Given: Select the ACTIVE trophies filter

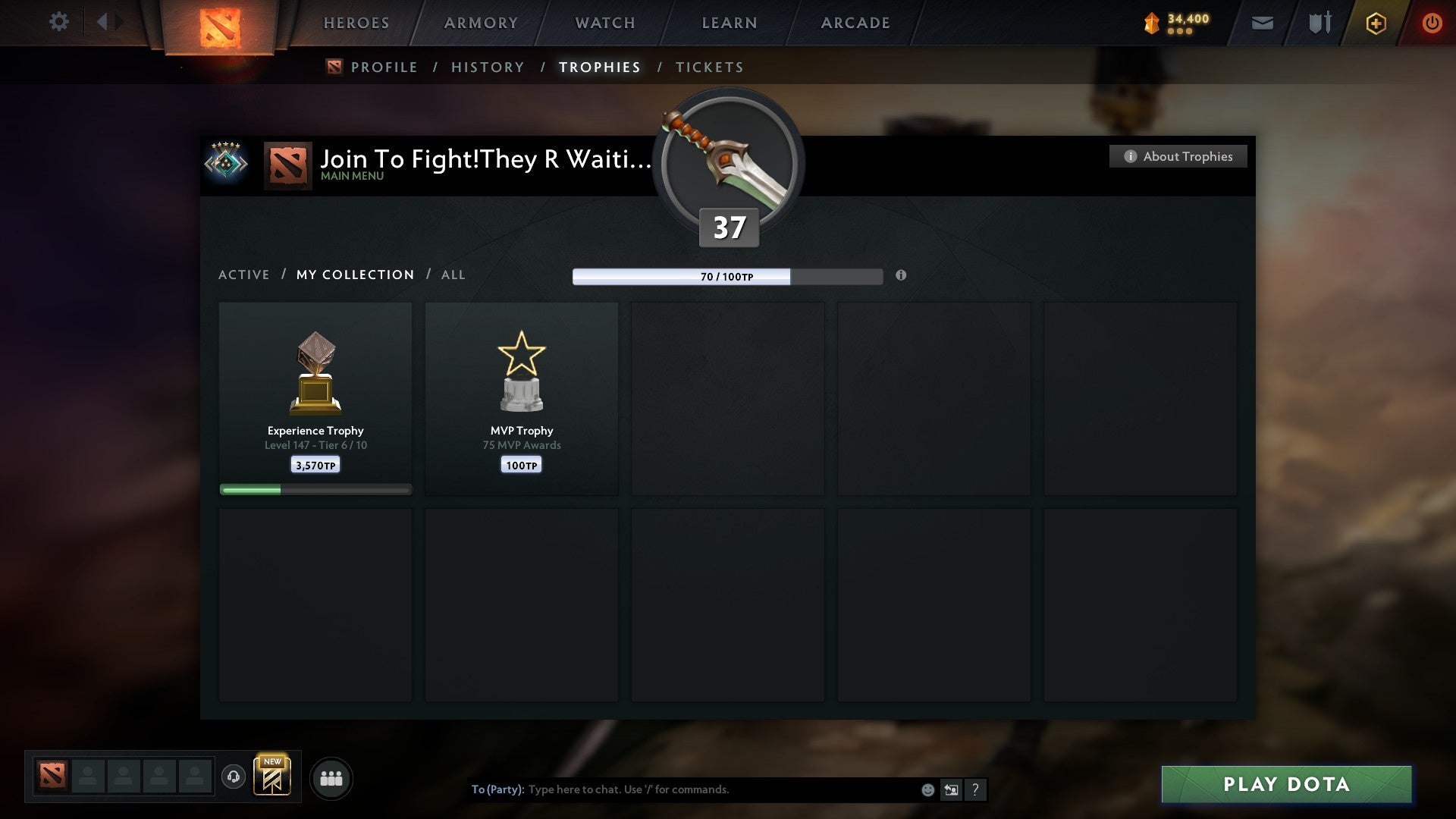Looking at the screenshot, I should pos(244,275).
